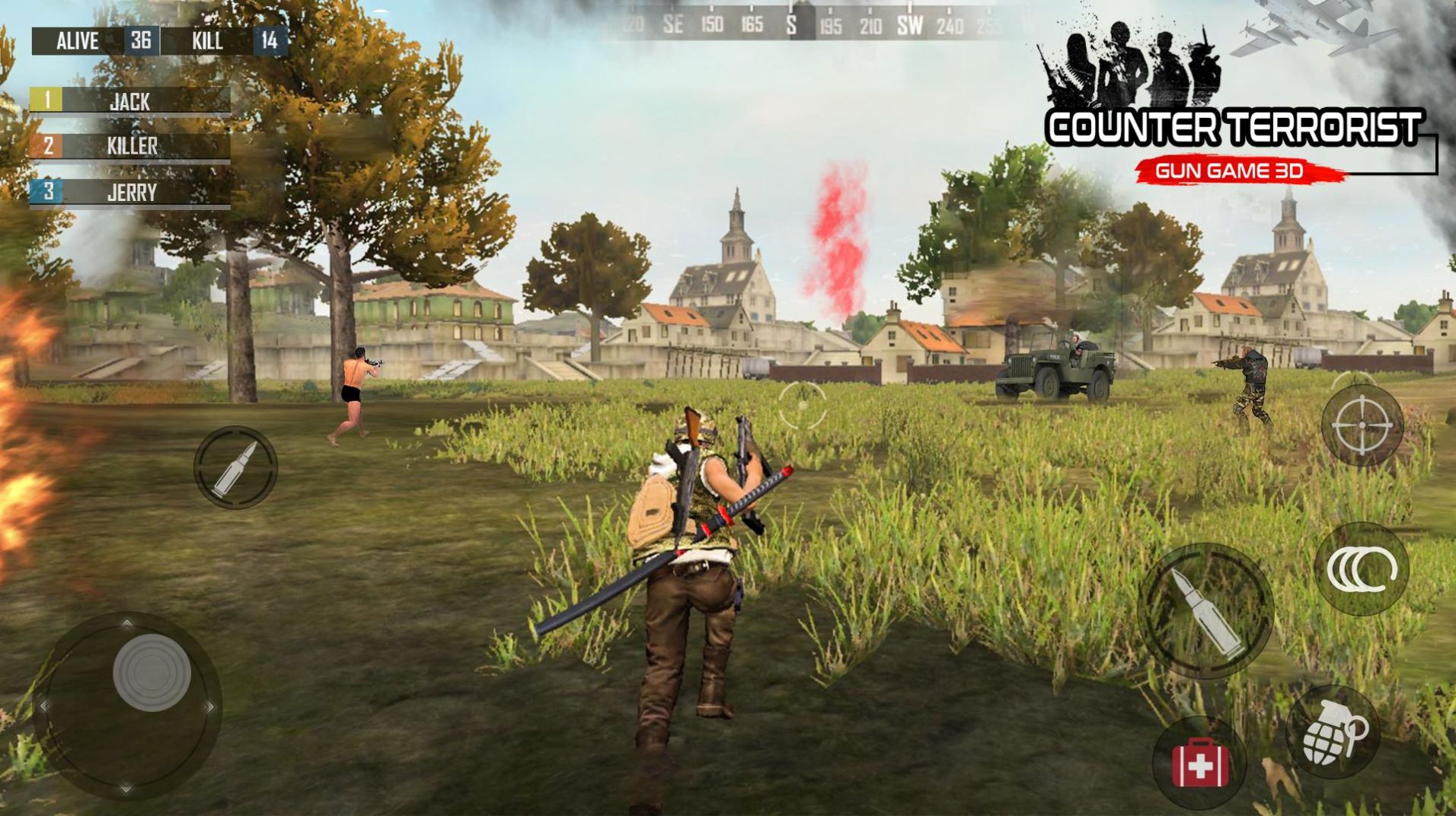Expand the south marker on the compass bar

pos(792,24)
